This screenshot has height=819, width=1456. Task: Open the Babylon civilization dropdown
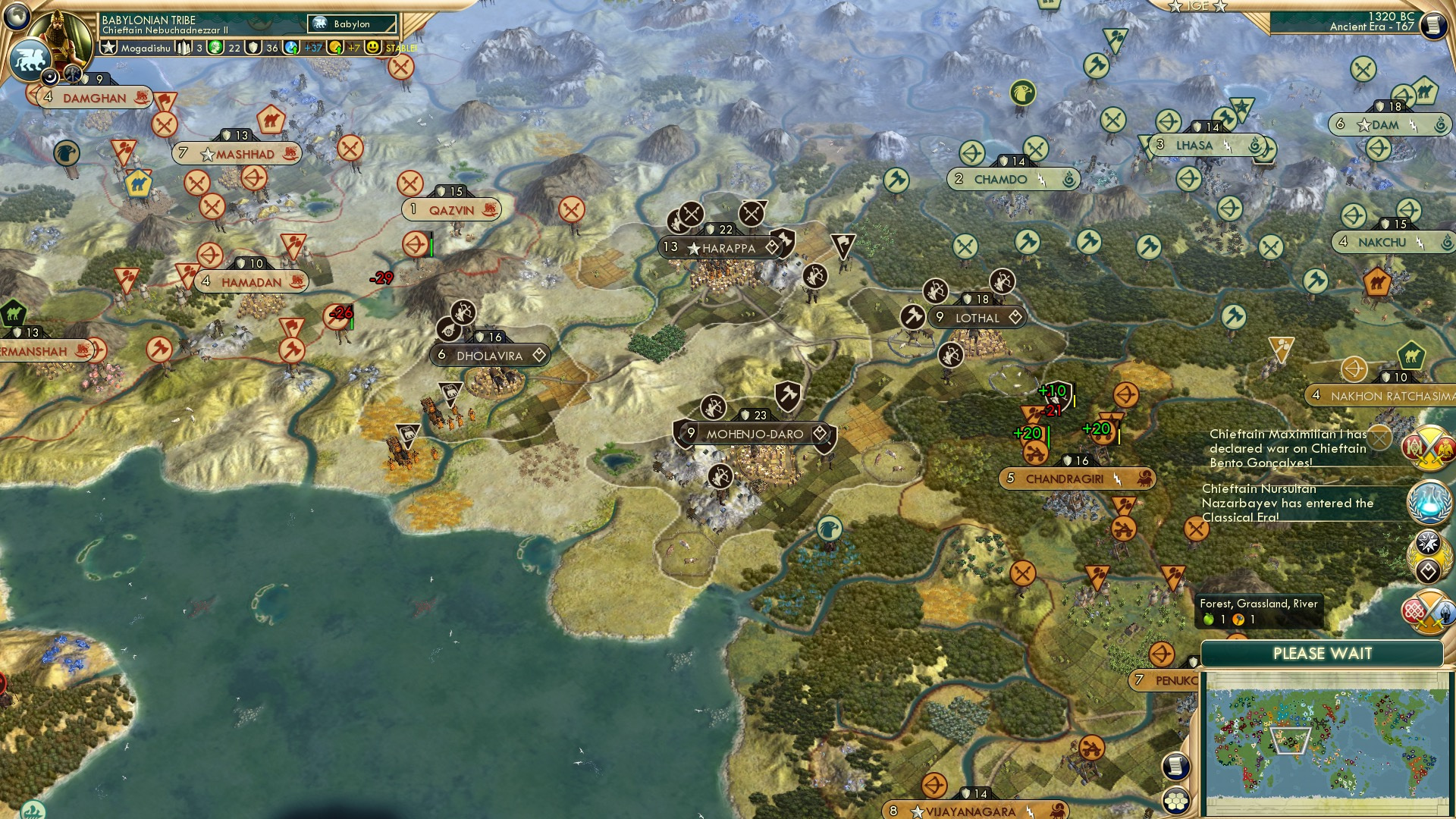tap(353, 24)
